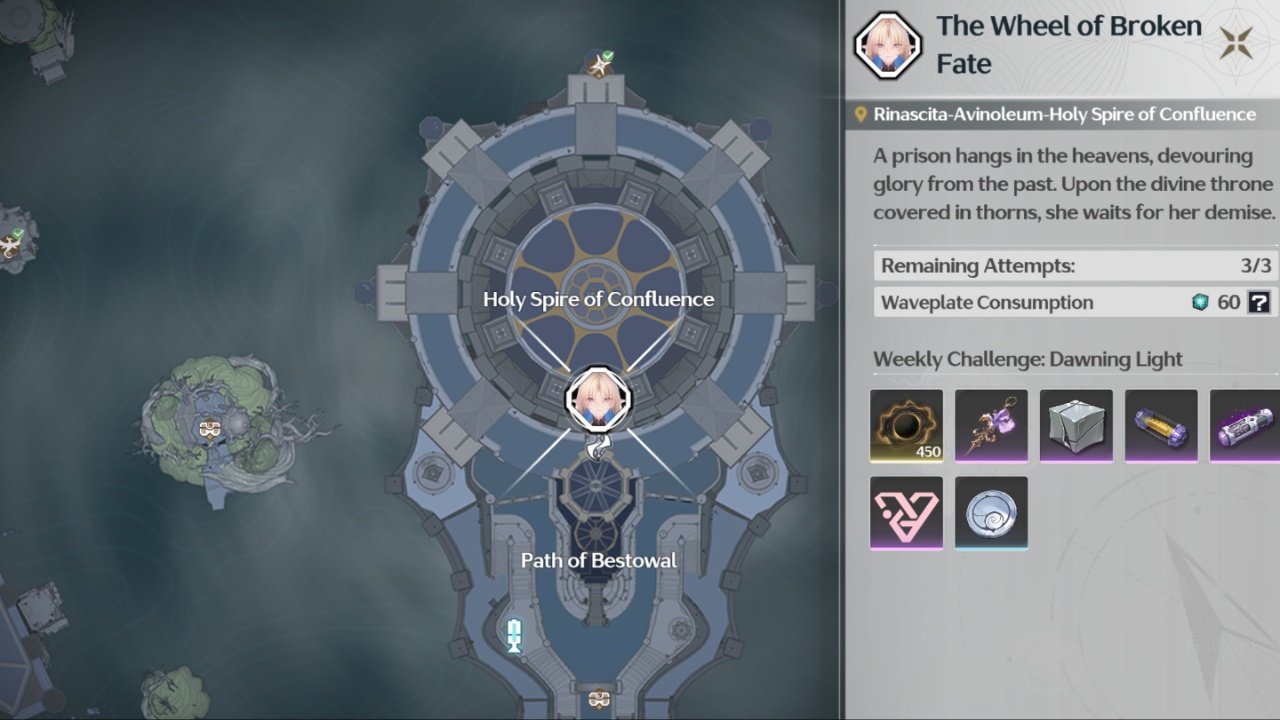This screenshot has width=1280, height=720.
Task: View the golden ring reward marked 450
Action: (x=907, y=426)
